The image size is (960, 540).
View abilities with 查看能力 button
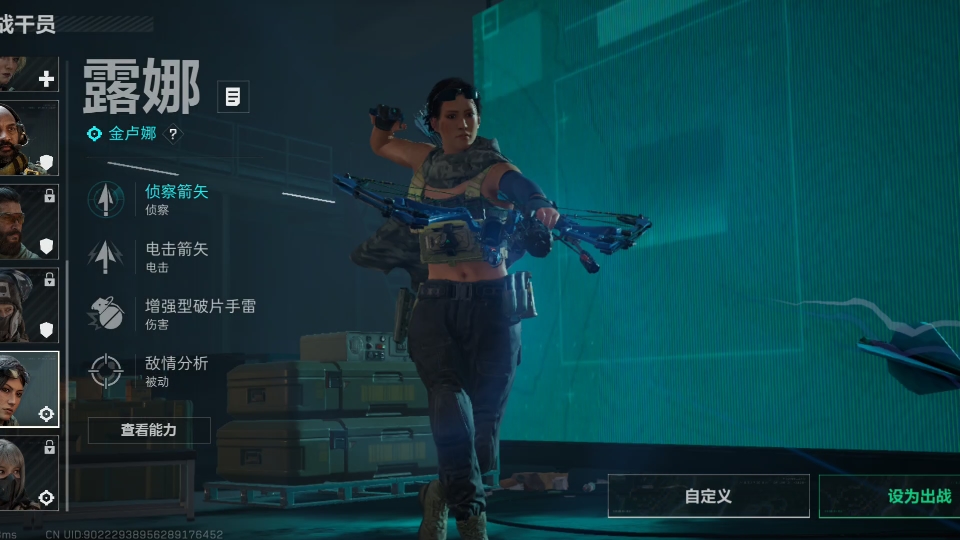(149, 430)
